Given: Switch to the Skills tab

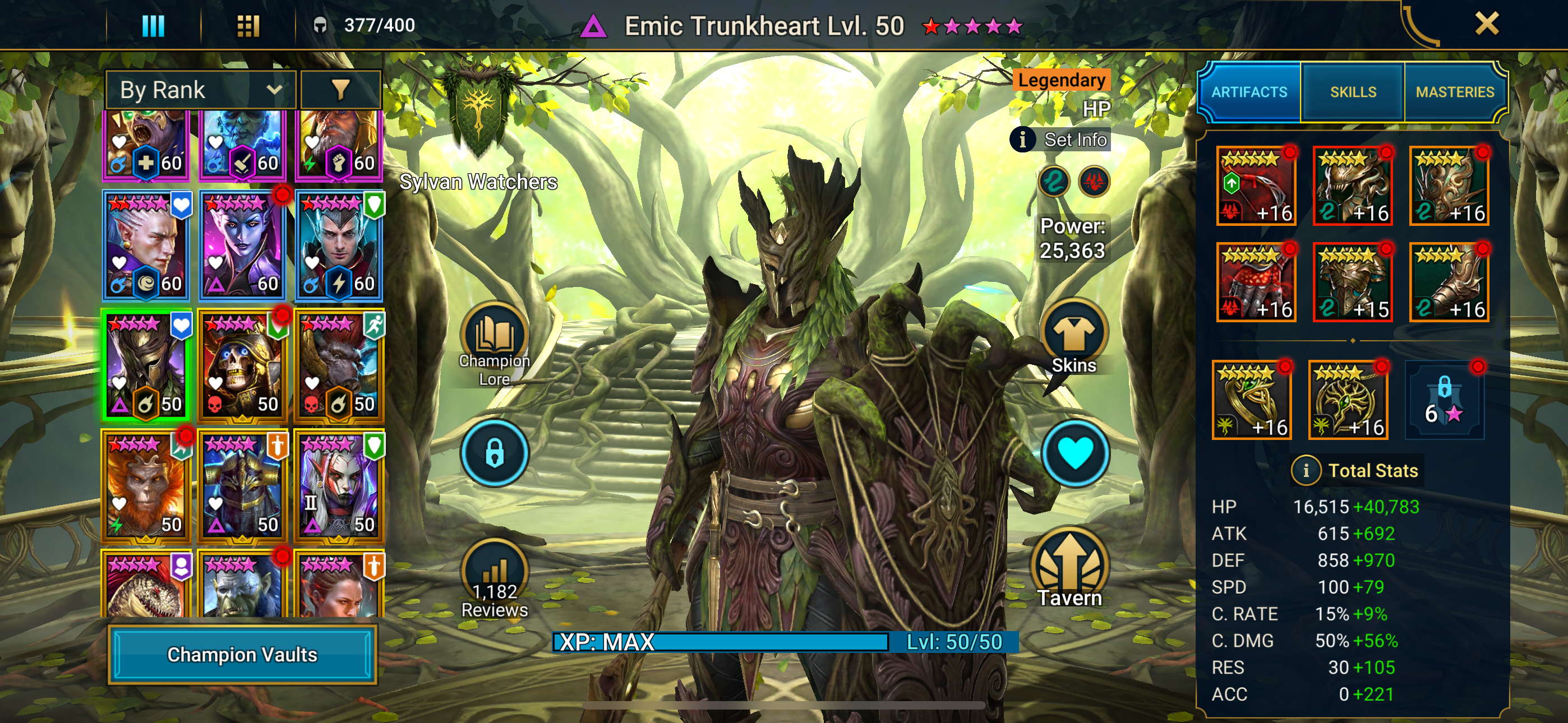Looking at the screenshot, I should (1353, 92).
